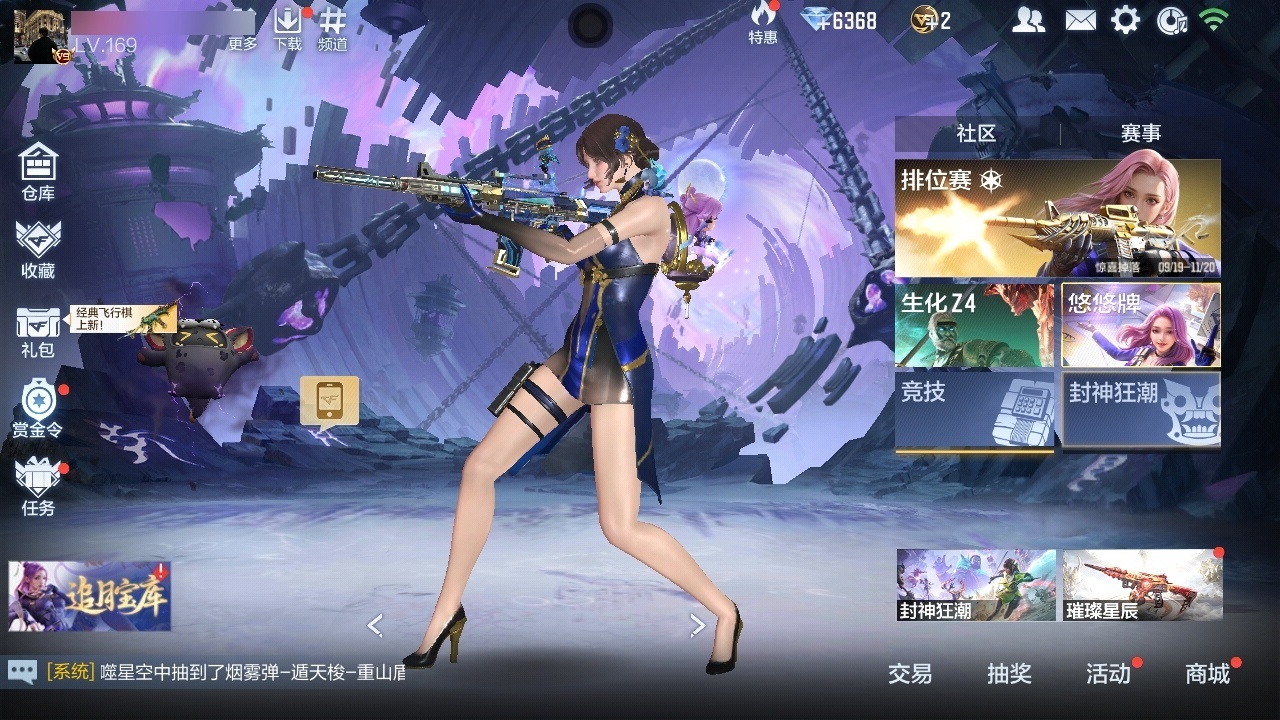Select the 生化 Z4 mode tile
The height and width of the screenshot is (720, 1280).
(974, 325)
